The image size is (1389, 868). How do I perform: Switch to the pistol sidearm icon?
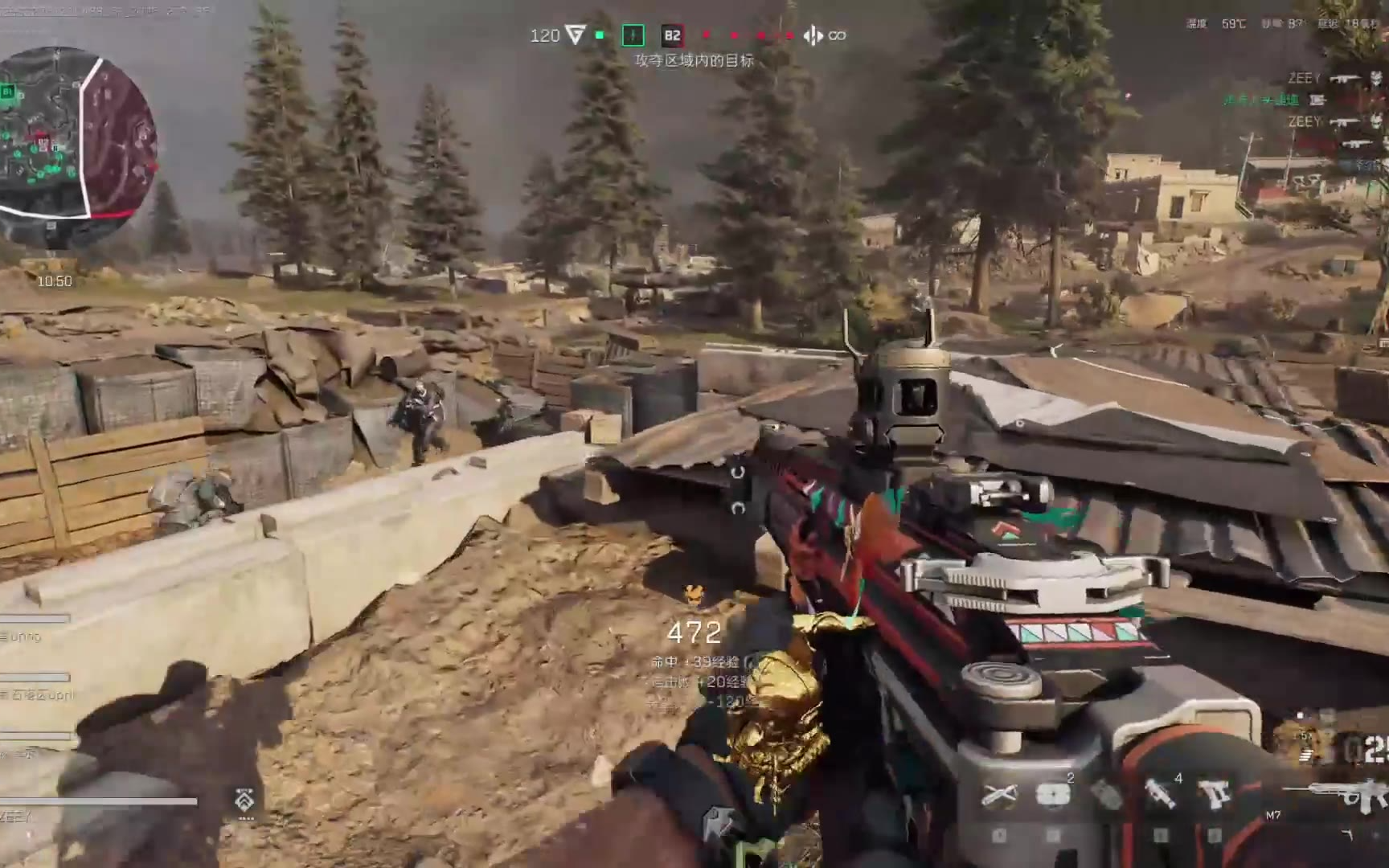1215,793
